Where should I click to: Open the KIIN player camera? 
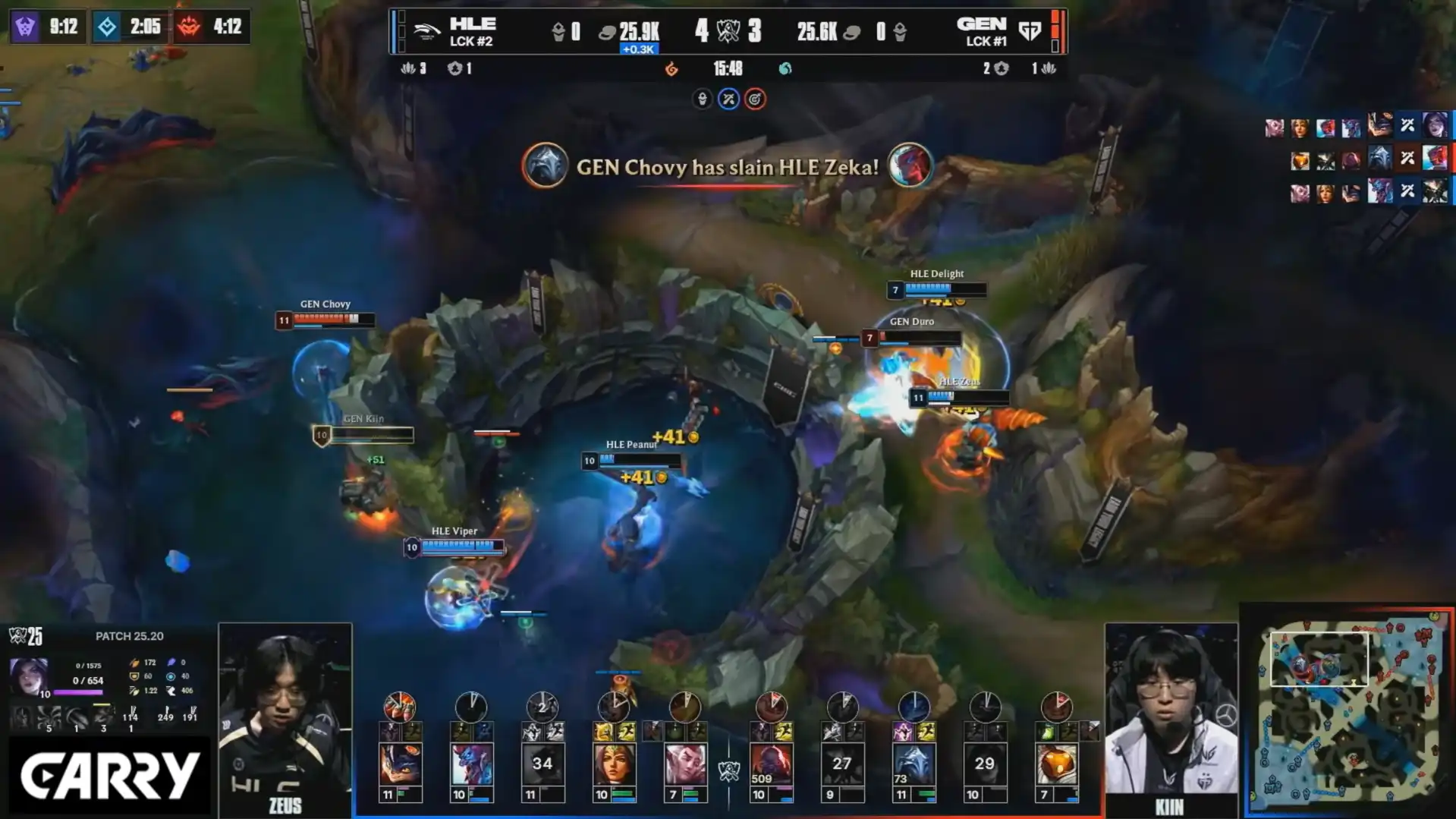(1171, 717)
